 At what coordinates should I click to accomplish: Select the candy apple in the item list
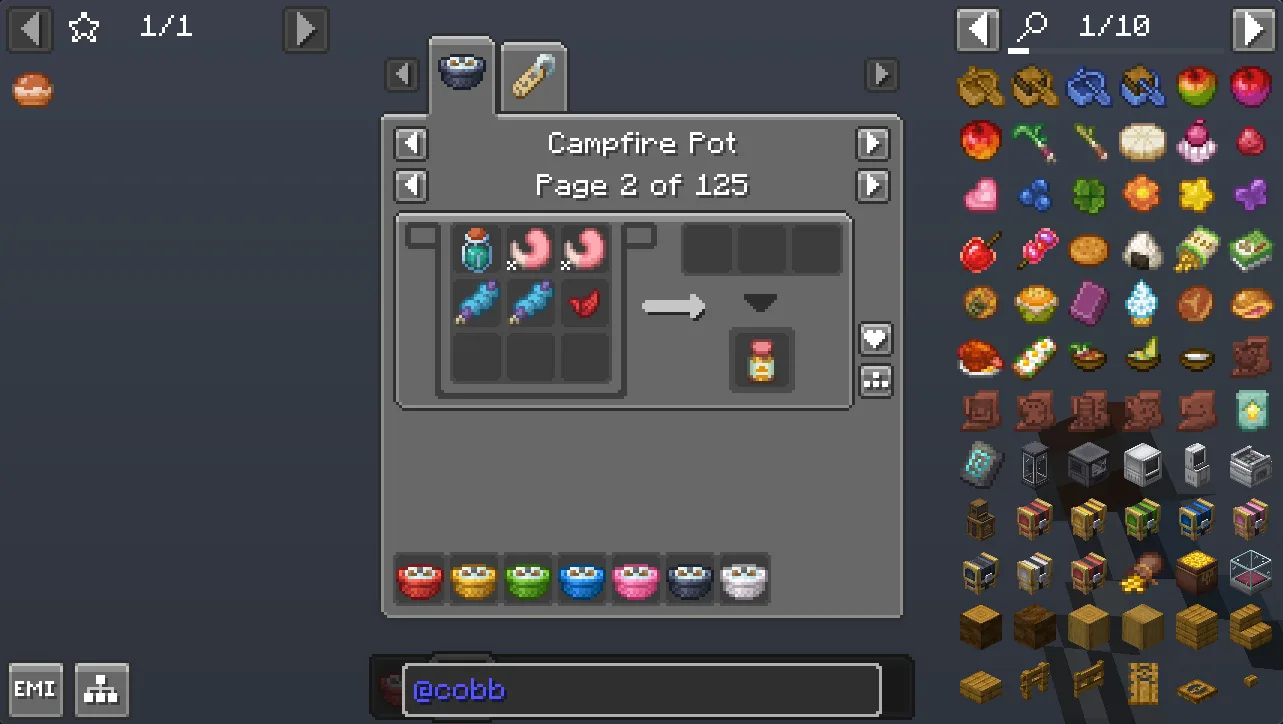point(979,250)
